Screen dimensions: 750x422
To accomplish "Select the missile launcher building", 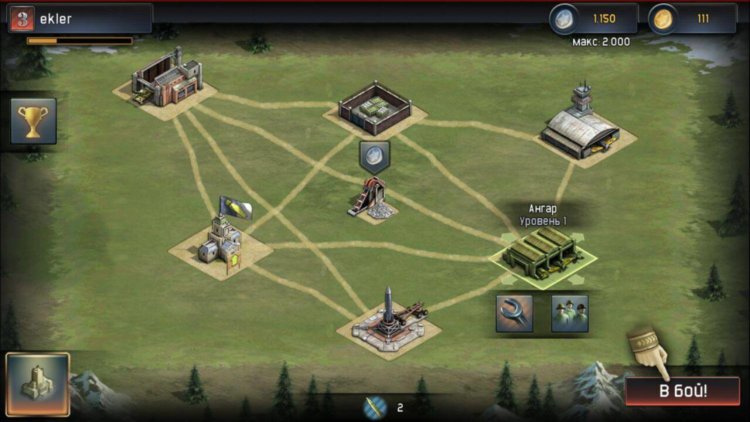I will click(388, 318).
